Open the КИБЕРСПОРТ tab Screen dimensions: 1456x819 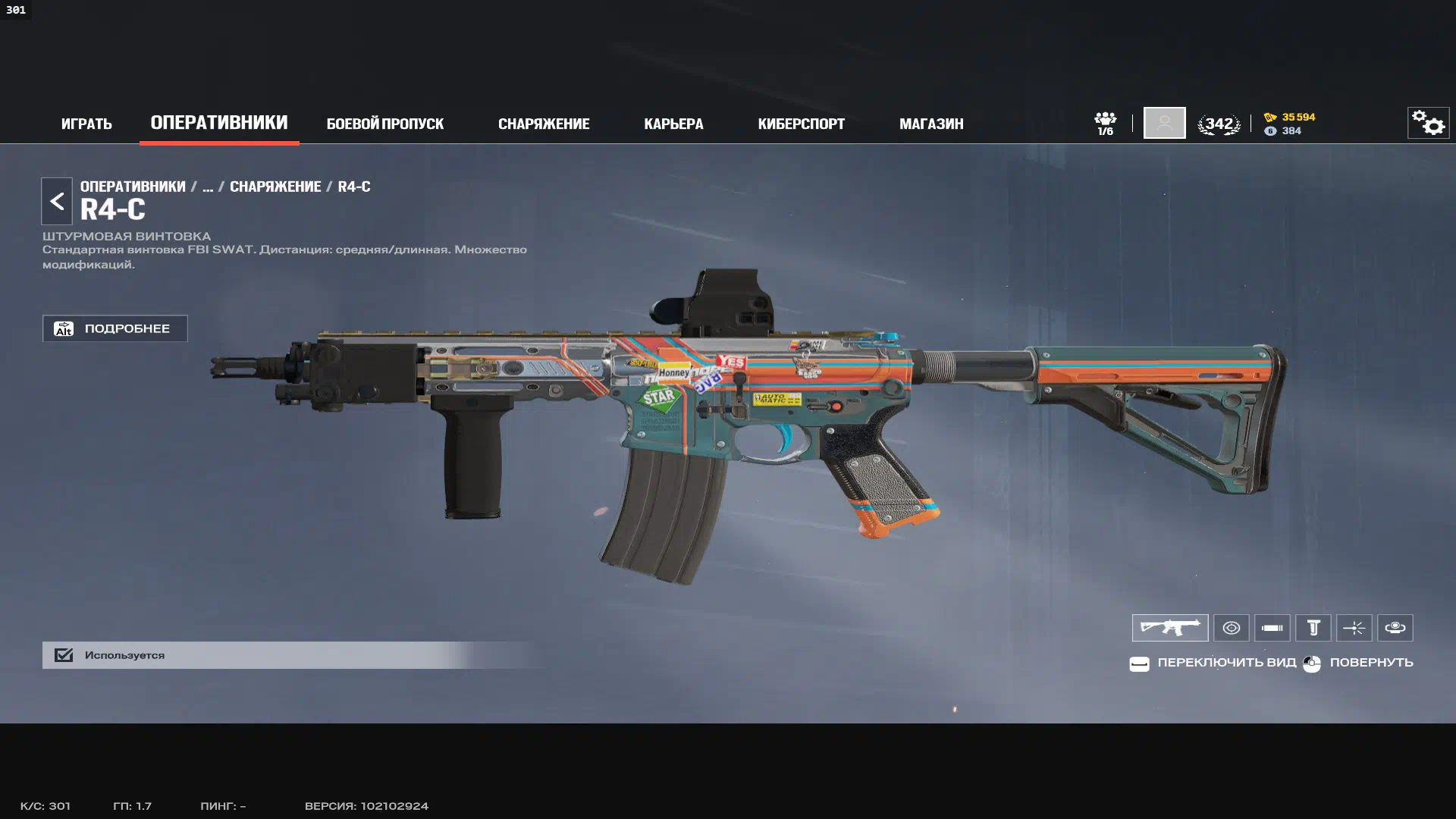[x=801, y=124]
